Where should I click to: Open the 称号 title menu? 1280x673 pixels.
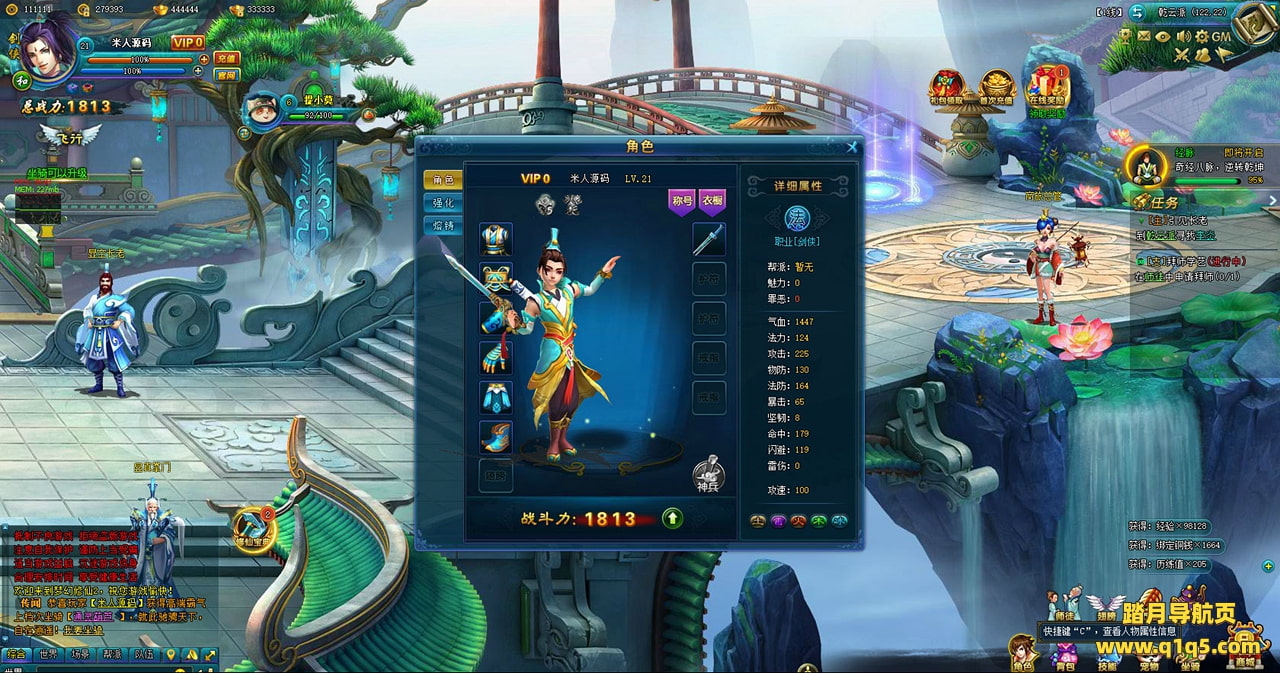point(682,201)
